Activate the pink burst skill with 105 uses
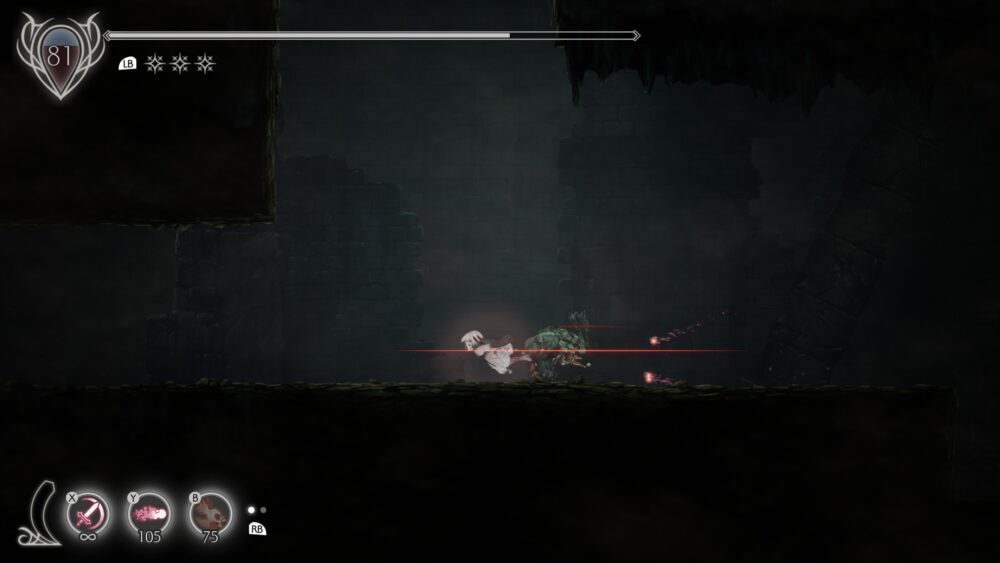Image resolution: width=1000 pixels, height=563 pixels. [x=150, y=514]
